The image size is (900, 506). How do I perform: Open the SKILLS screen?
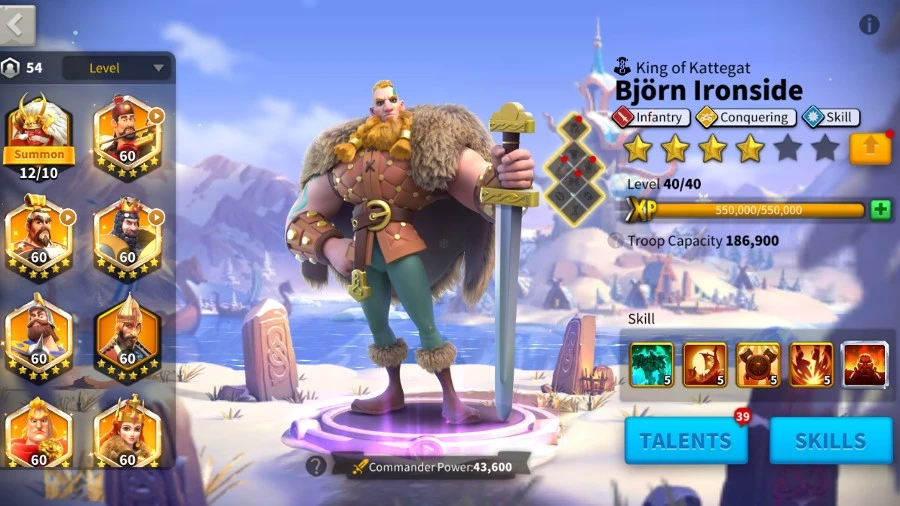point(830,440)
